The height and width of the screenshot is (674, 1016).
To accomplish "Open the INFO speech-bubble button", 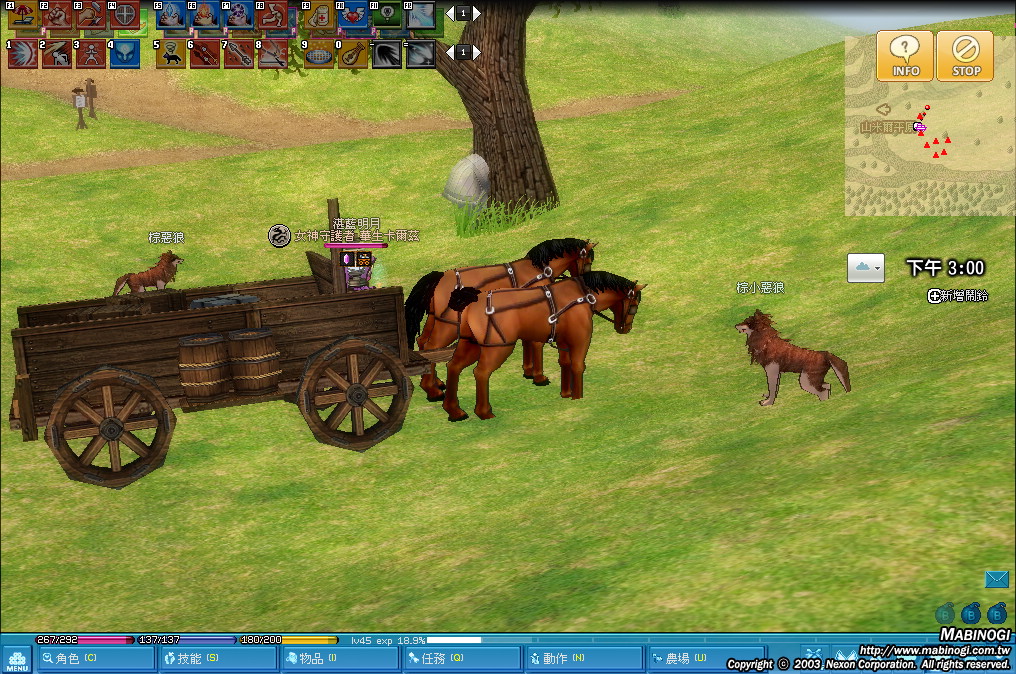I will [x=905, y=55].
